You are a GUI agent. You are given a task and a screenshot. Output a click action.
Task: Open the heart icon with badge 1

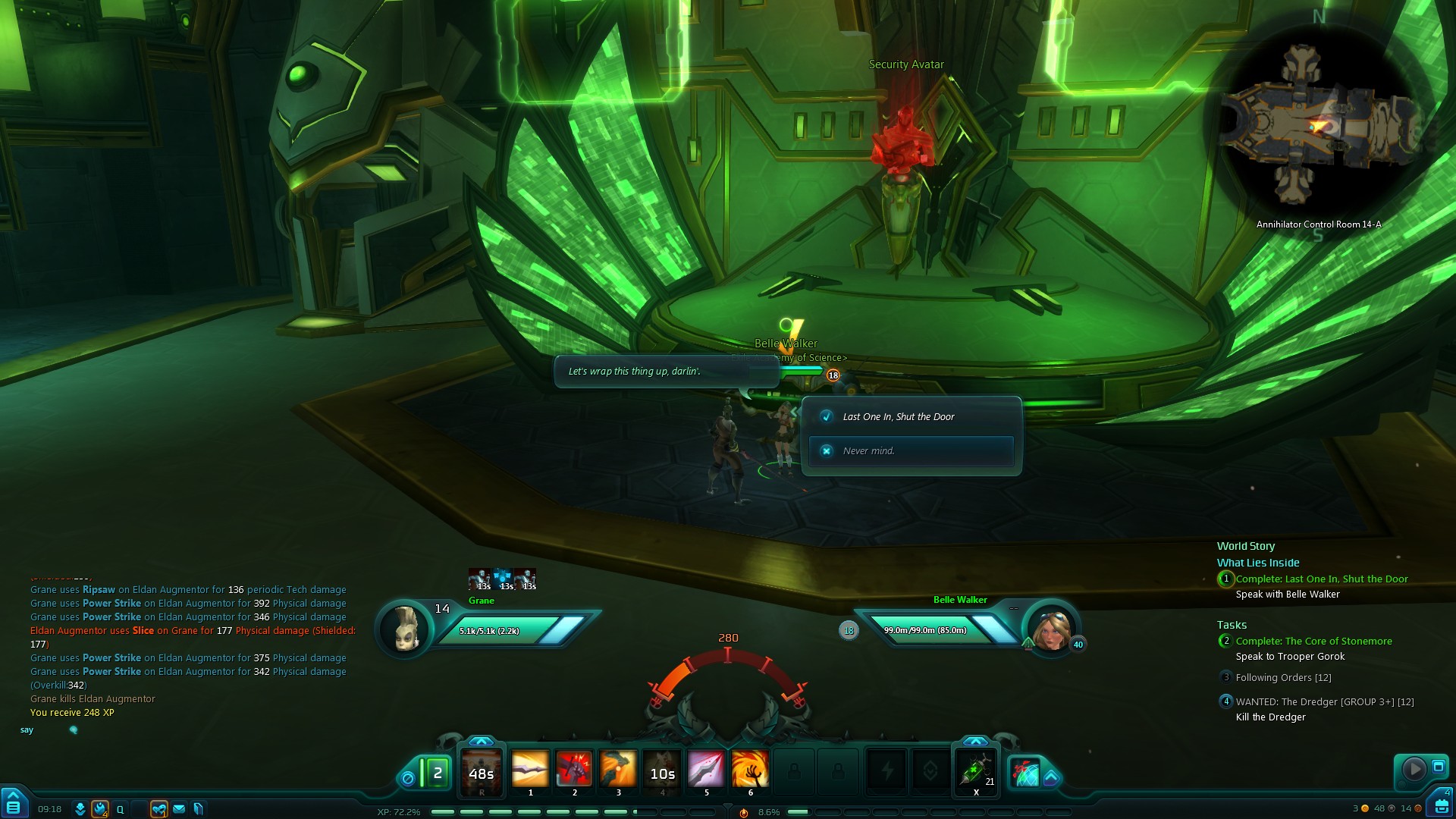click(x=158, y=809)
